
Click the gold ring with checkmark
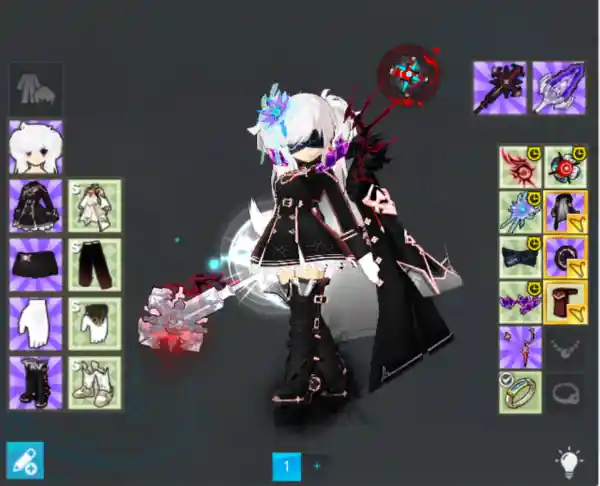[x=520, y=392]
